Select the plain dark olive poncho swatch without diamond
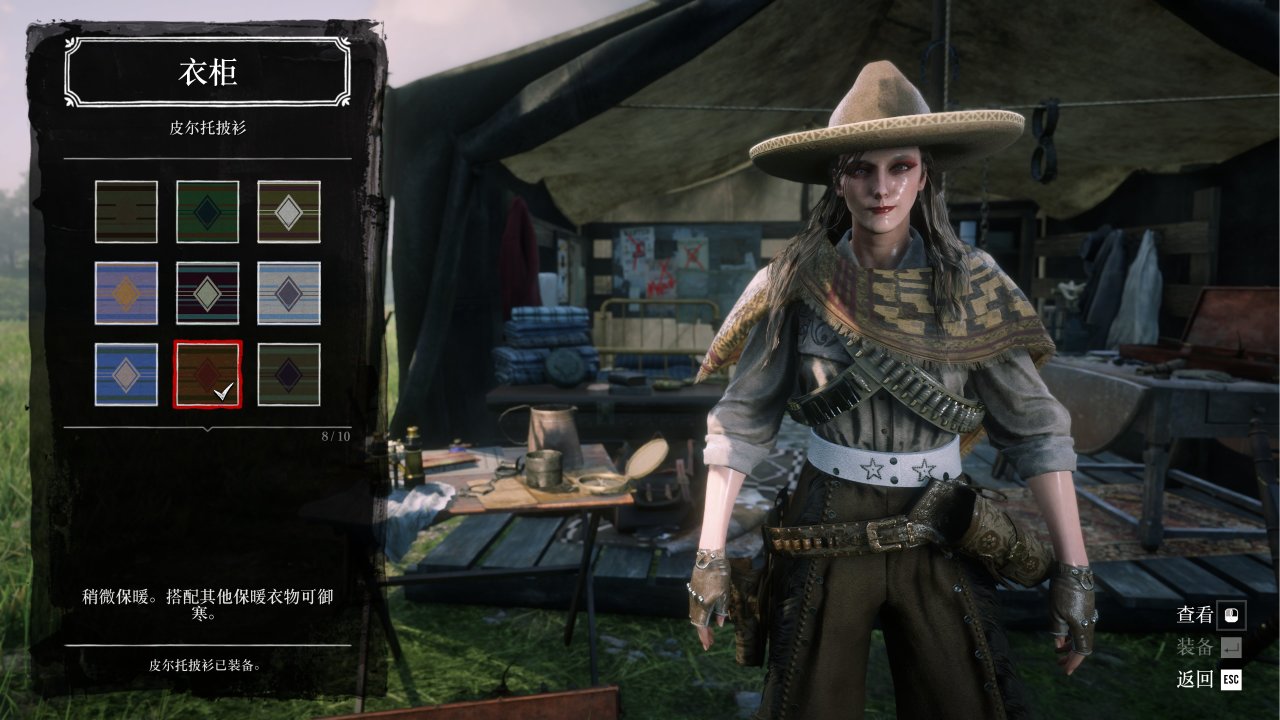Image resolution: width=1280 pixels, height=720 pixels. coord(126,212)
